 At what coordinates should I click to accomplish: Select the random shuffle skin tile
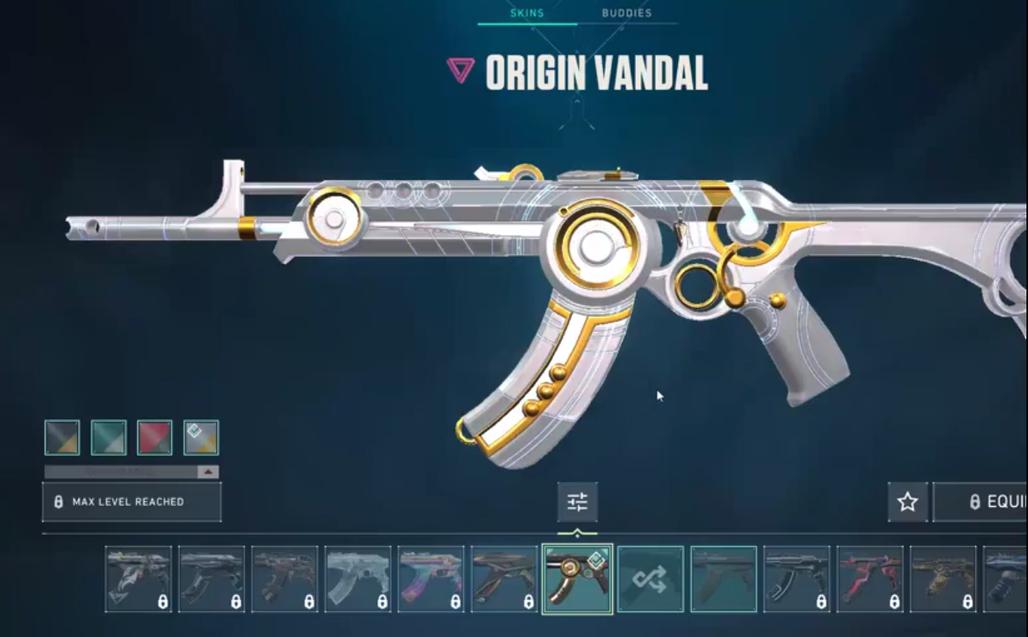(650, 579)
